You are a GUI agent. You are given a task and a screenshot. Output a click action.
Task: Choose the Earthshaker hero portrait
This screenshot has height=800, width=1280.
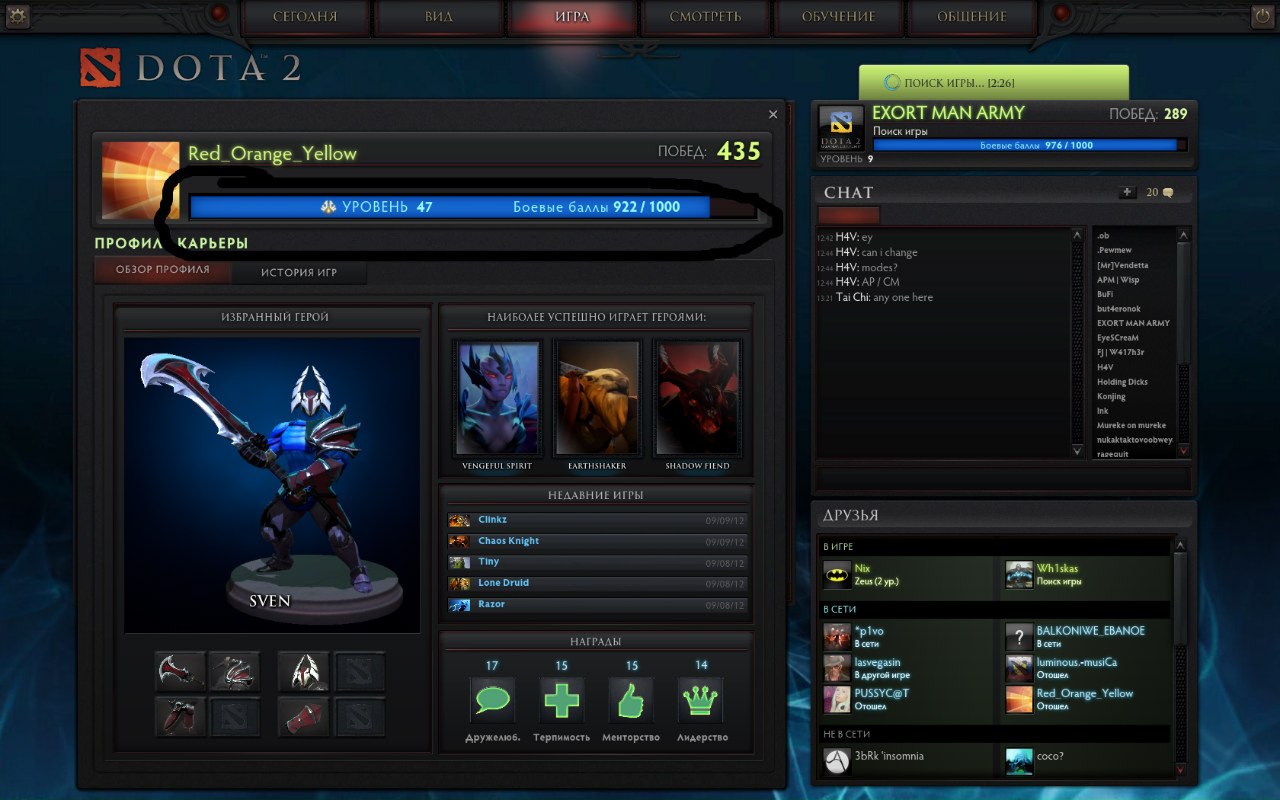pyautogui.click(x=597, y=398)
